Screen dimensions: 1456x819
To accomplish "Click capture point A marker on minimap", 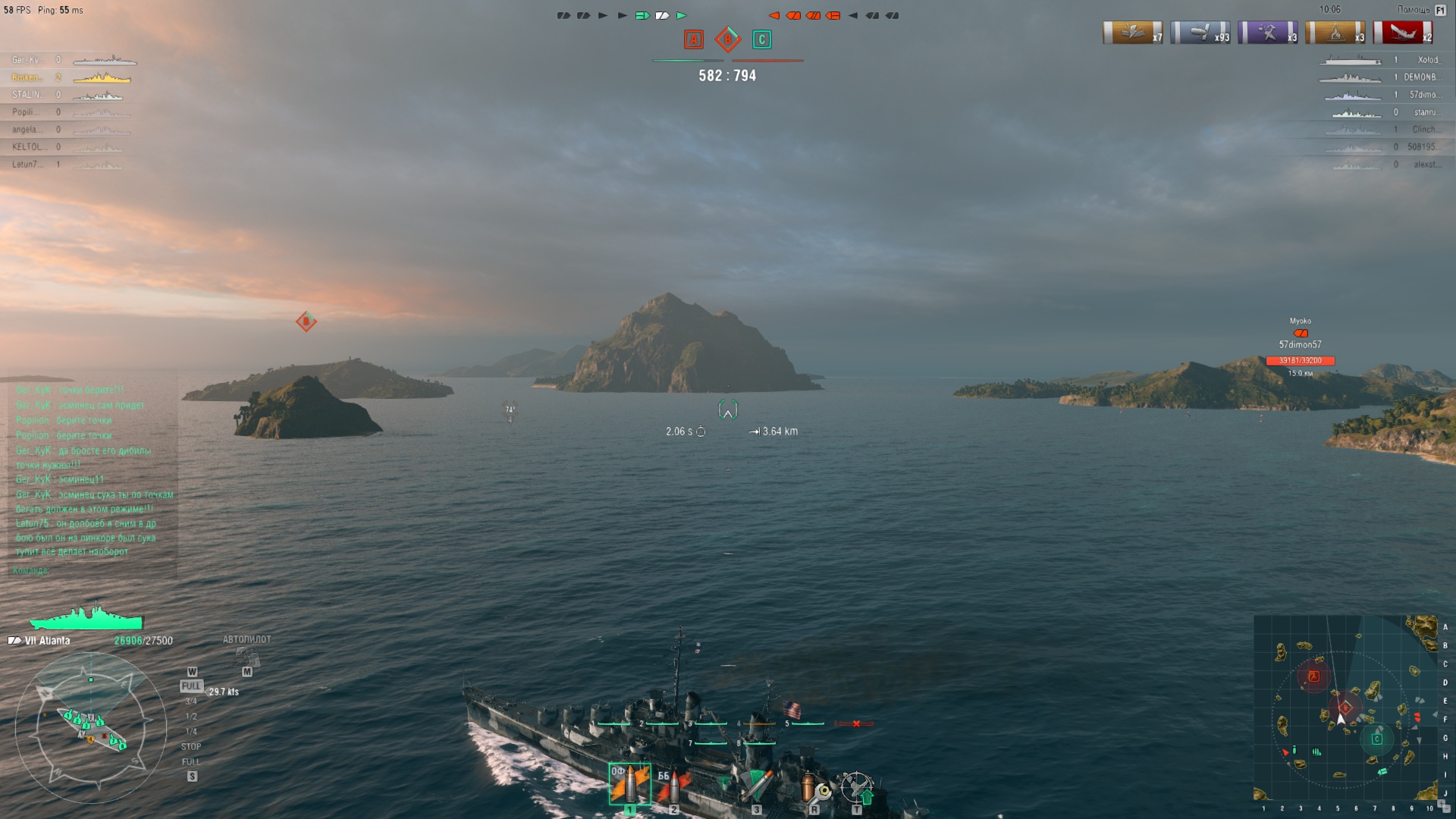I will tap(1314, 676).
